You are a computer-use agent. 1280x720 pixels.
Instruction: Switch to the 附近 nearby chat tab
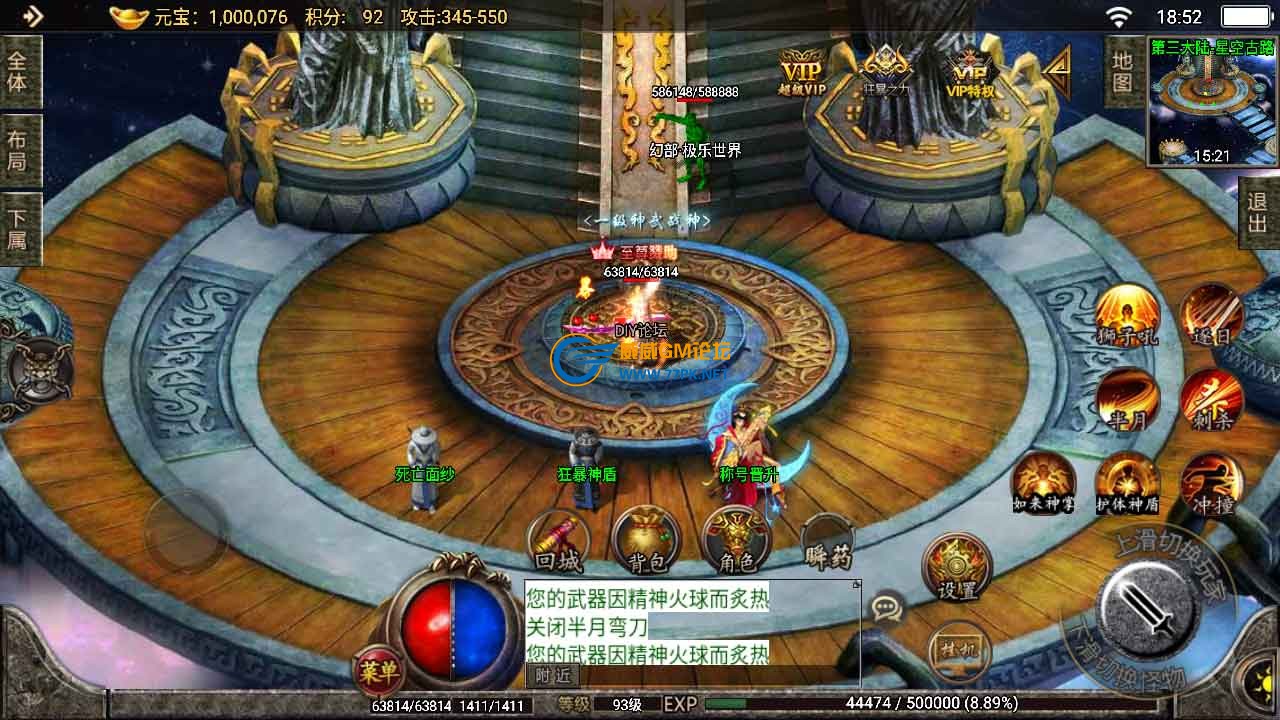[x=552, y=675]
